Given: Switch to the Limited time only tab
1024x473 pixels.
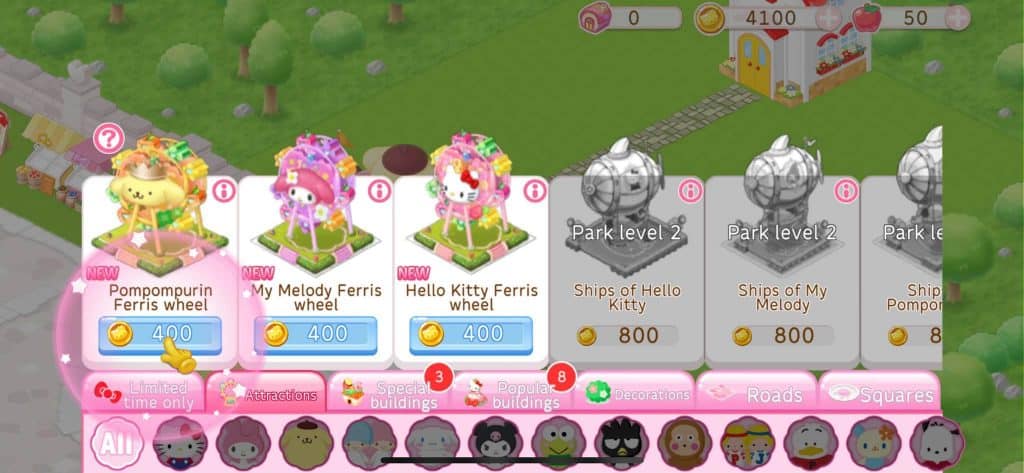Looking at the screenshot, I should (x=143, y=394).
